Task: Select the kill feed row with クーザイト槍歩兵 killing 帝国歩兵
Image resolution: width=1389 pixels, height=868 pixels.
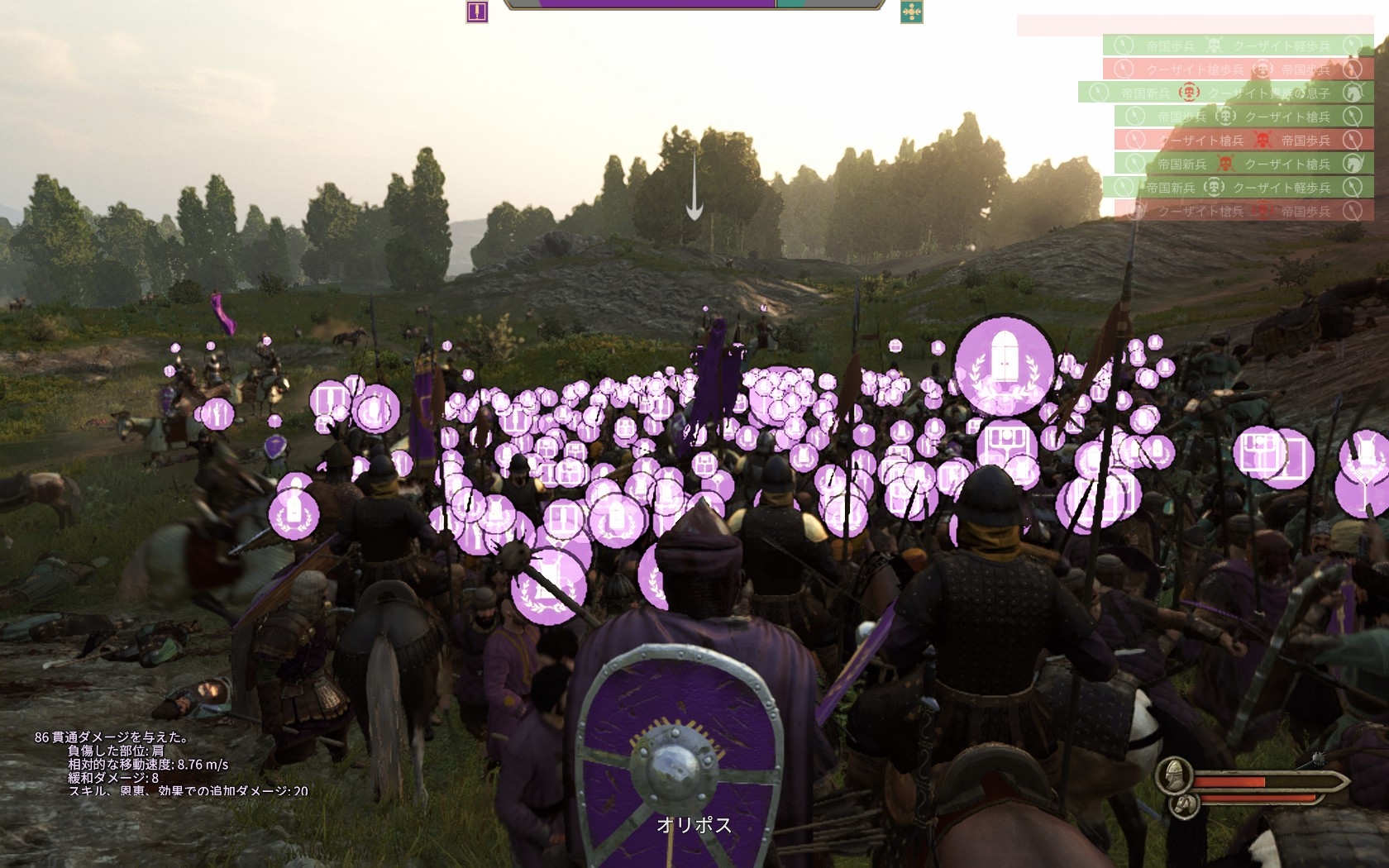Action: [1237, 69]
